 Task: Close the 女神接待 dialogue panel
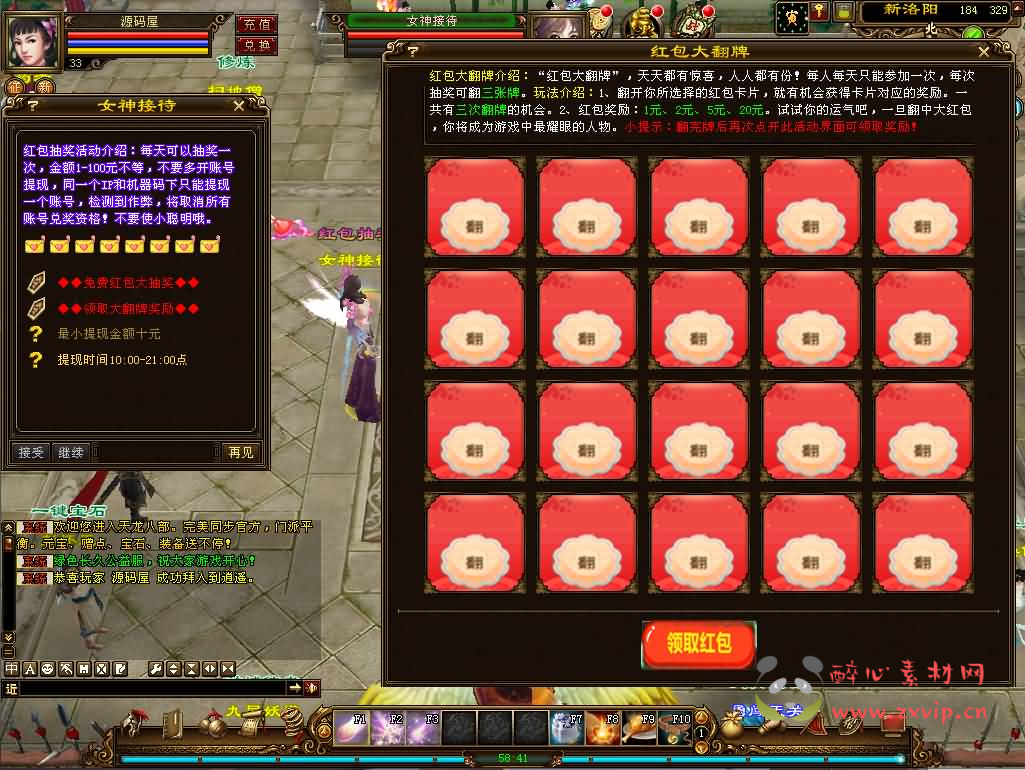click(x=238, y=105)
